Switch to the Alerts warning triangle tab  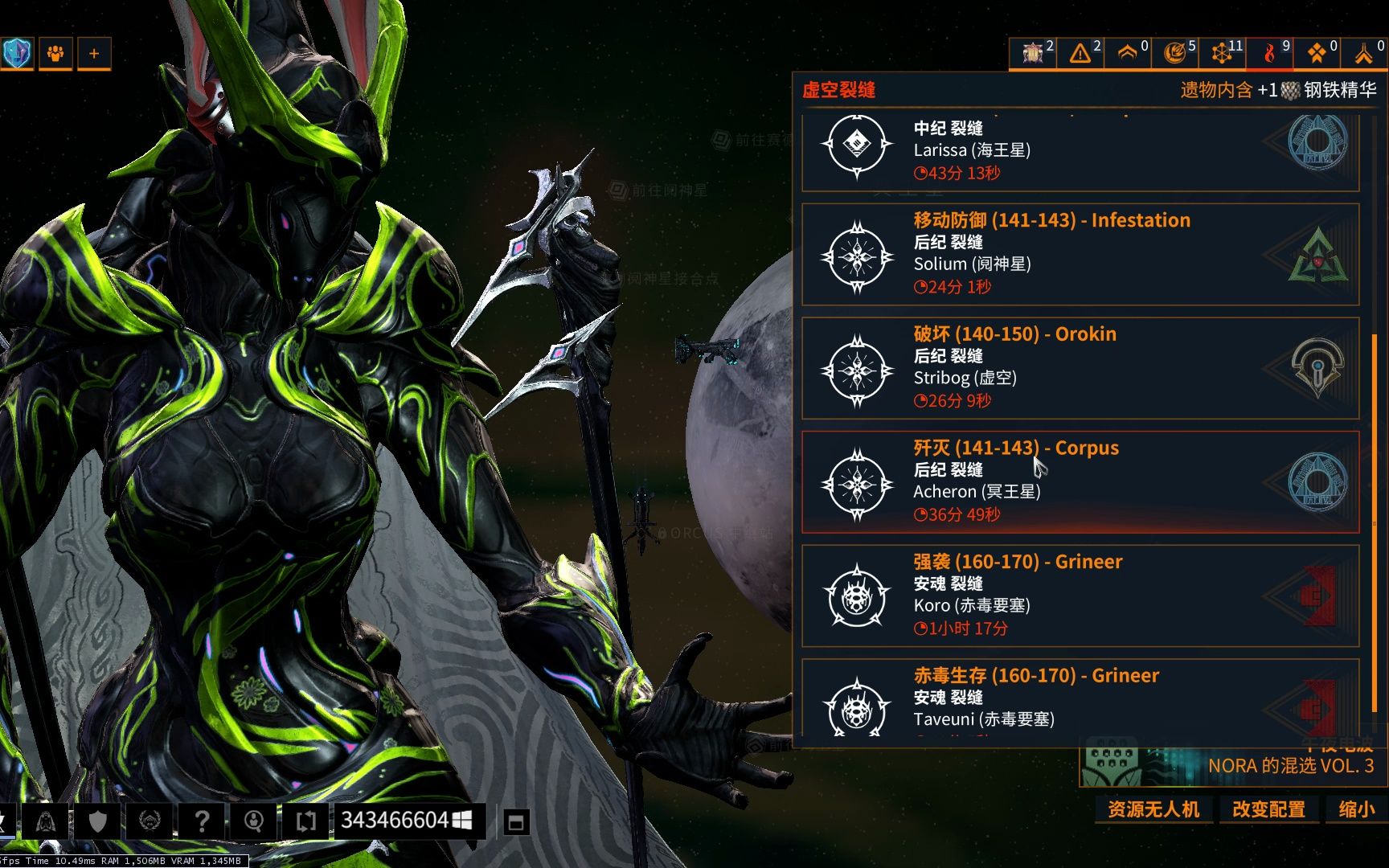[1080, 53]
